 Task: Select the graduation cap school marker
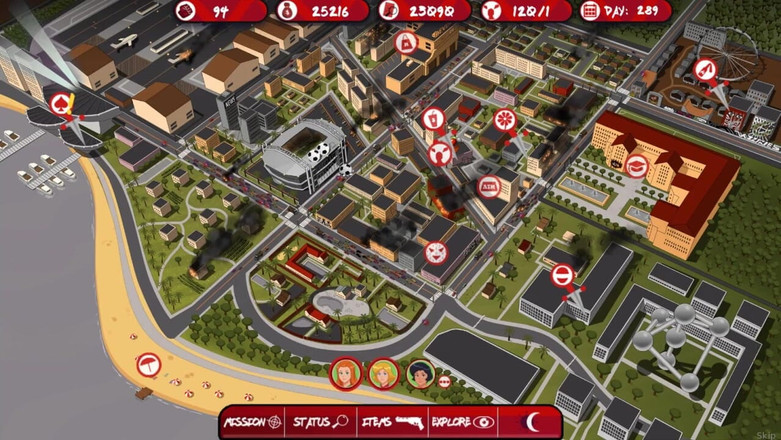(x=637, y=167)
